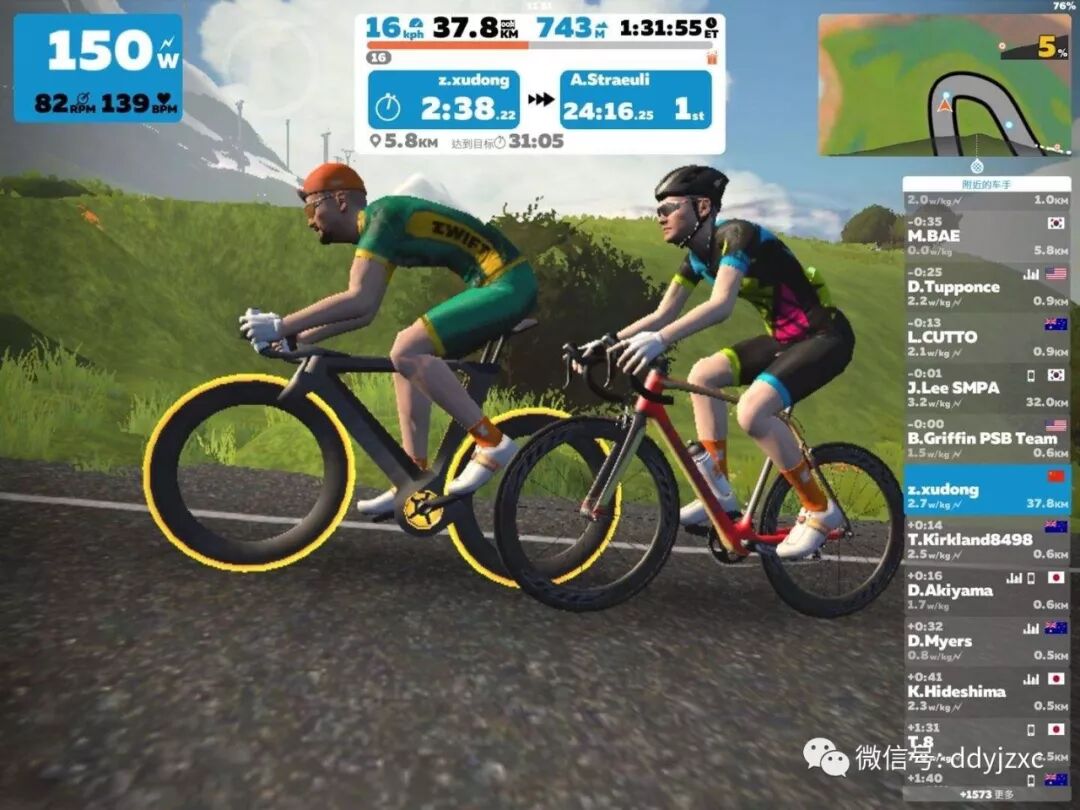Choose the D.Myers rider row
Viewport: 1080px width, 810px height.
click(x=986, y=641)
